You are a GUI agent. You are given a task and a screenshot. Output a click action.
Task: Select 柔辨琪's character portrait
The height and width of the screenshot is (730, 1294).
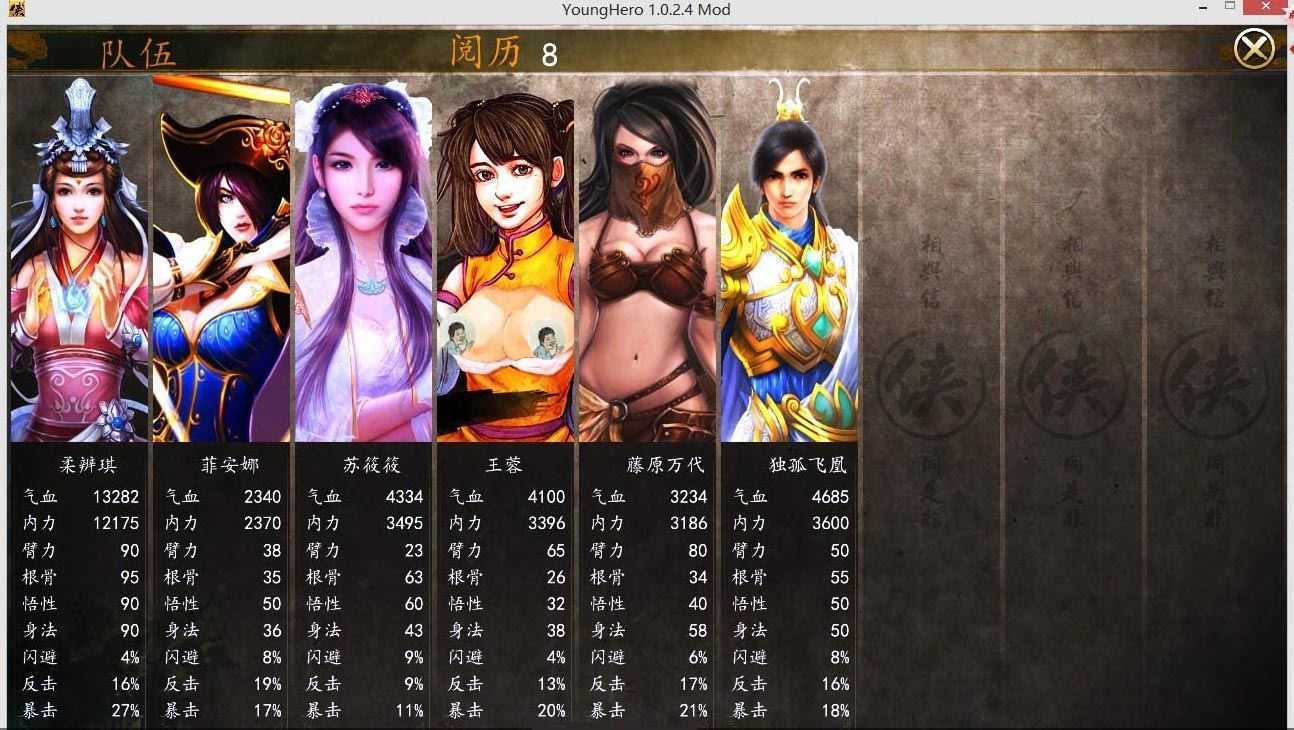[x=79, y=260]
